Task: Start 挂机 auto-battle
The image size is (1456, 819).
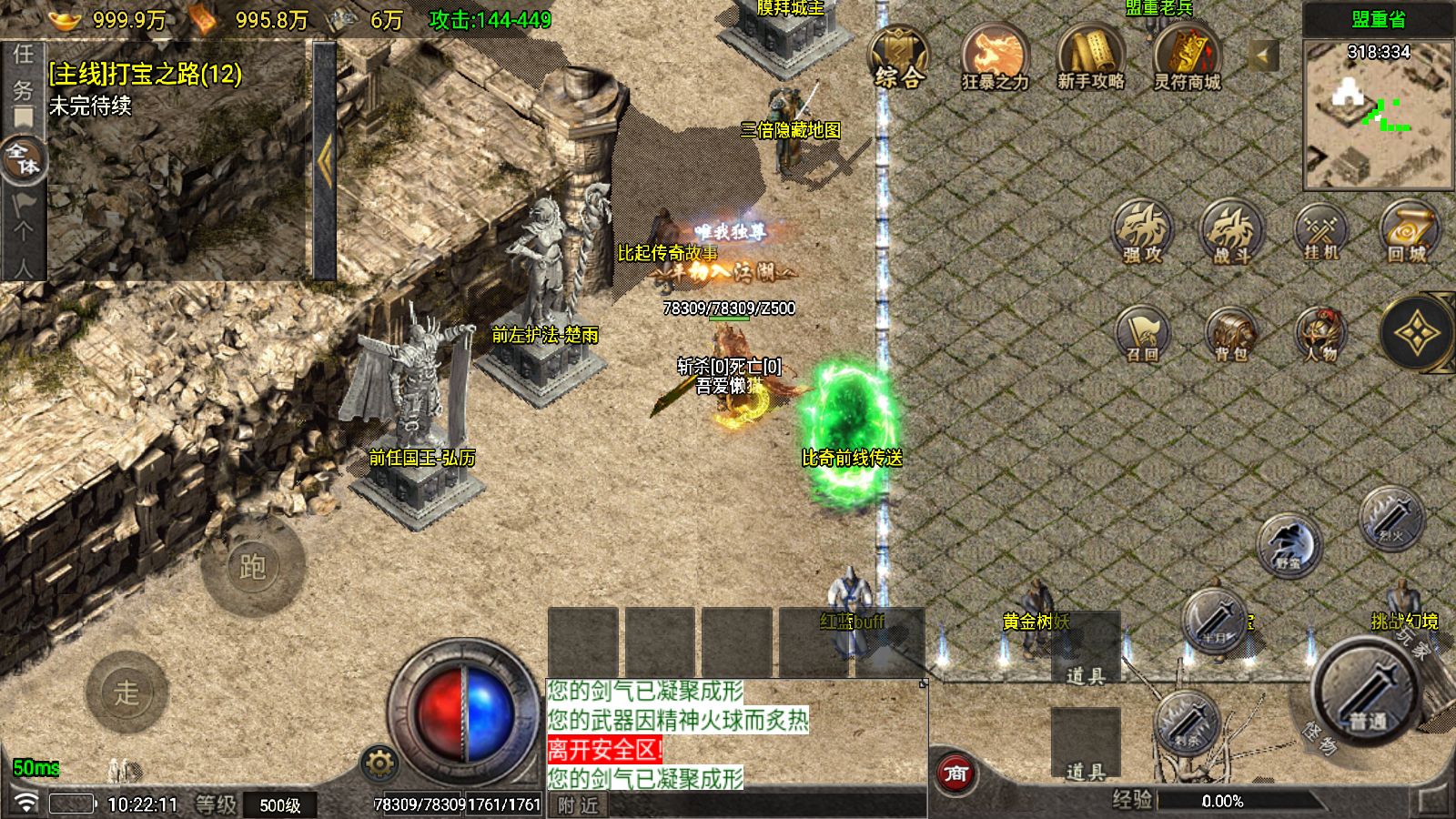Action: pos(1320,232)
